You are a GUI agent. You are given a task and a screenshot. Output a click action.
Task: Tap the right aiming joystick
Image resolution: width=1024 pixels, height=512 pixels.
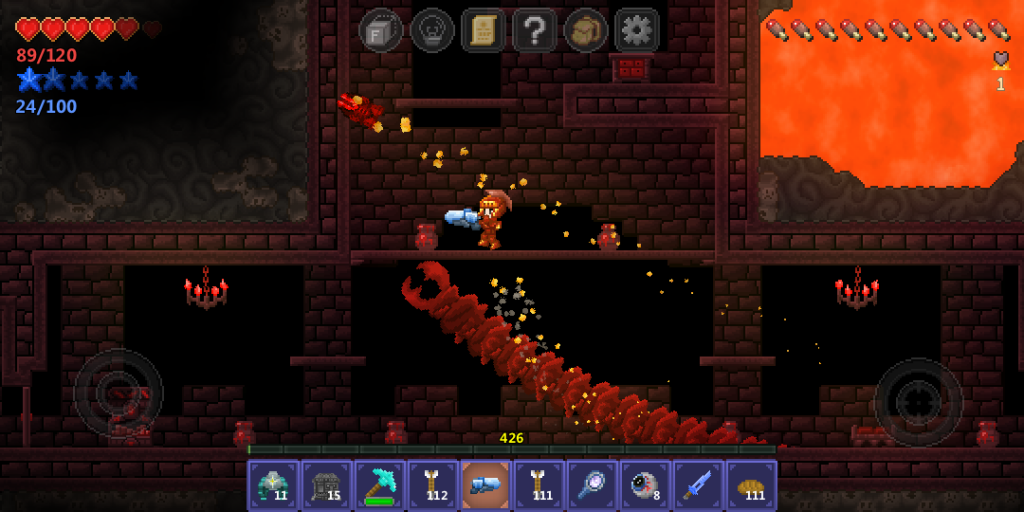click(918, 402)
